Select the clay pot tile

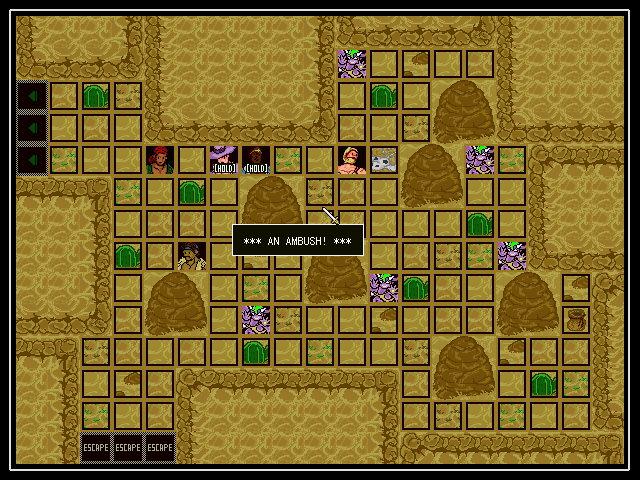(576, 320)
